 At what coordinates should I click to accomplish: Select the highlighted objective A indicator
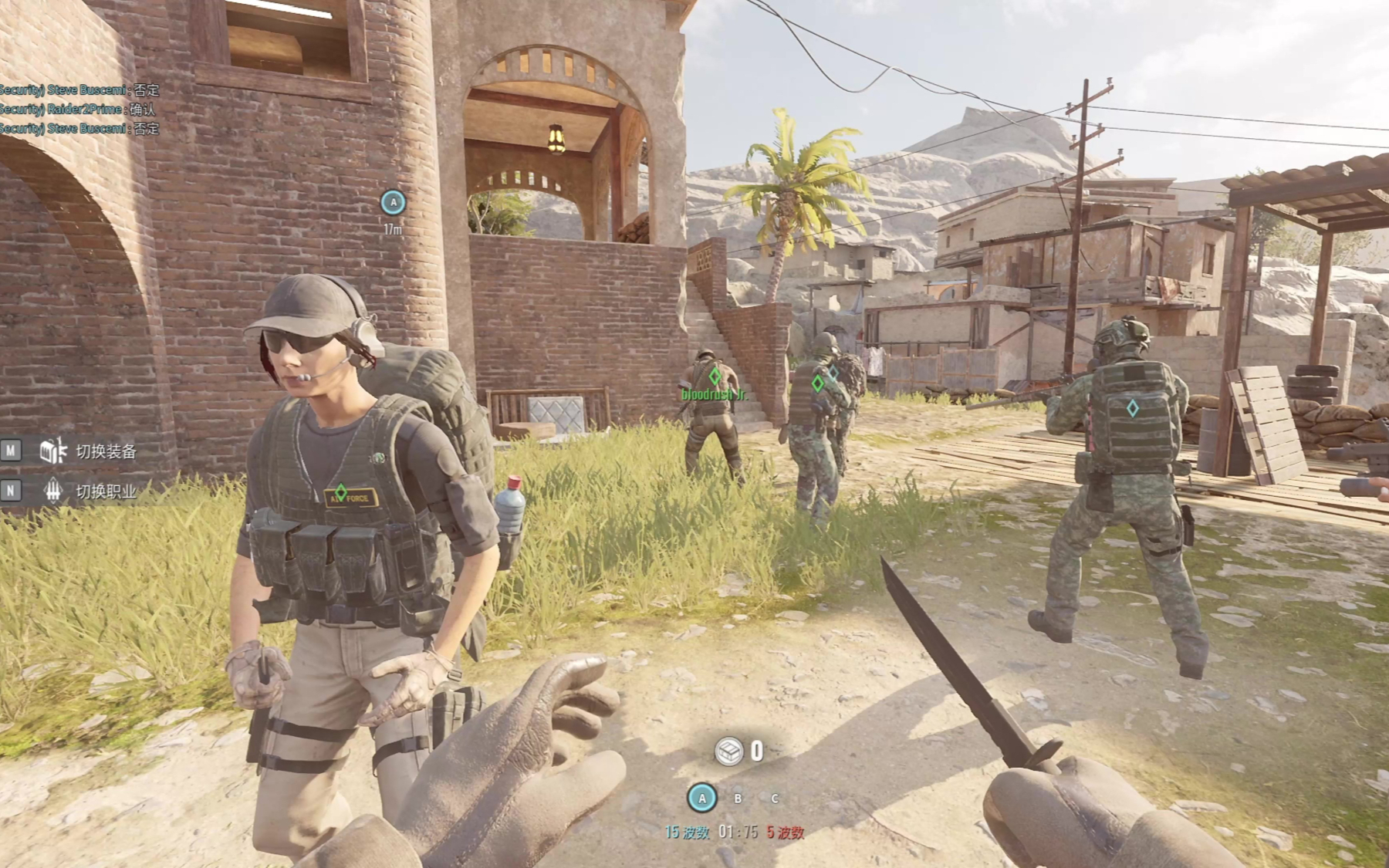(x=701, y=799)
